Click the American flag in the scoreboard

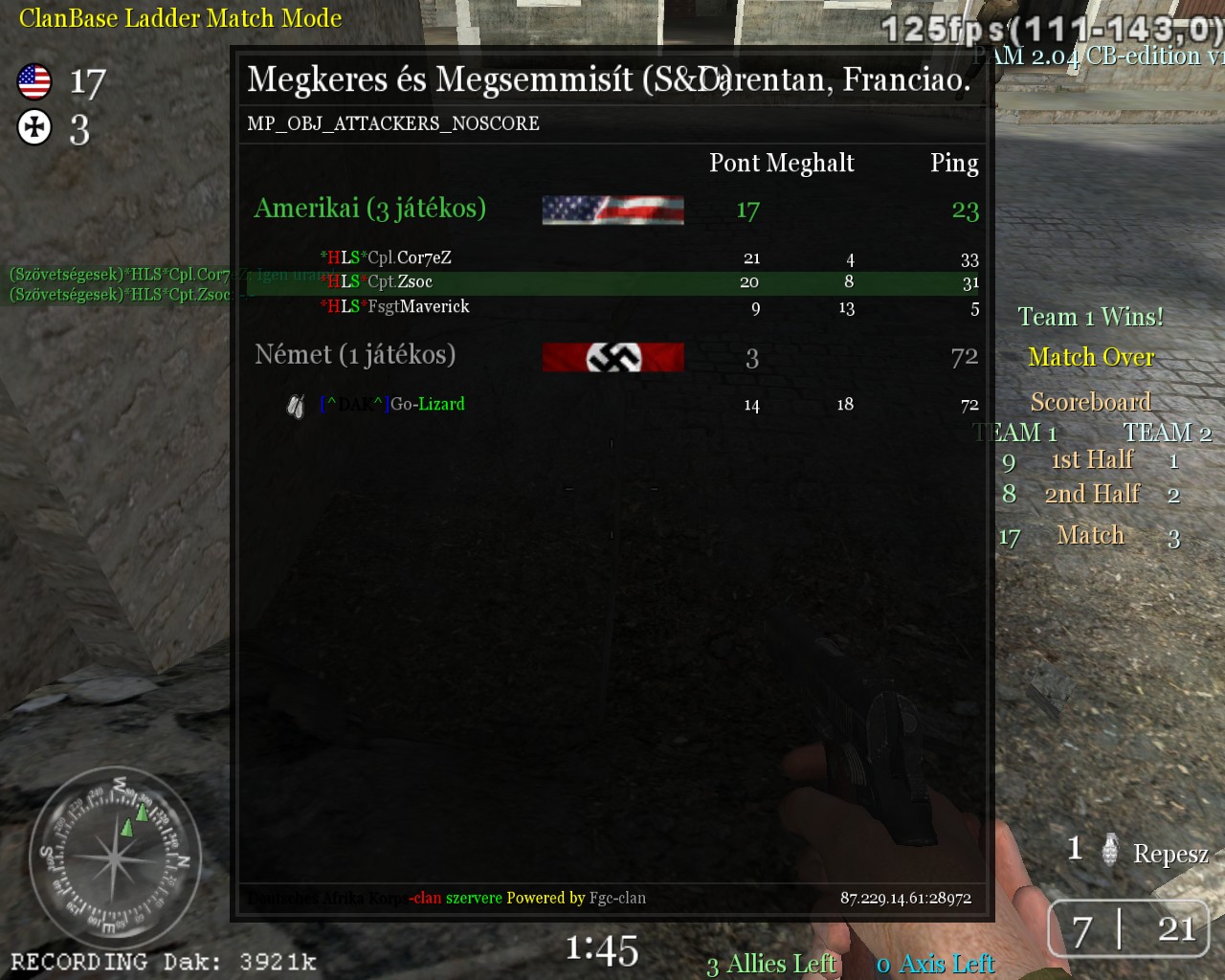coord(612,210)
